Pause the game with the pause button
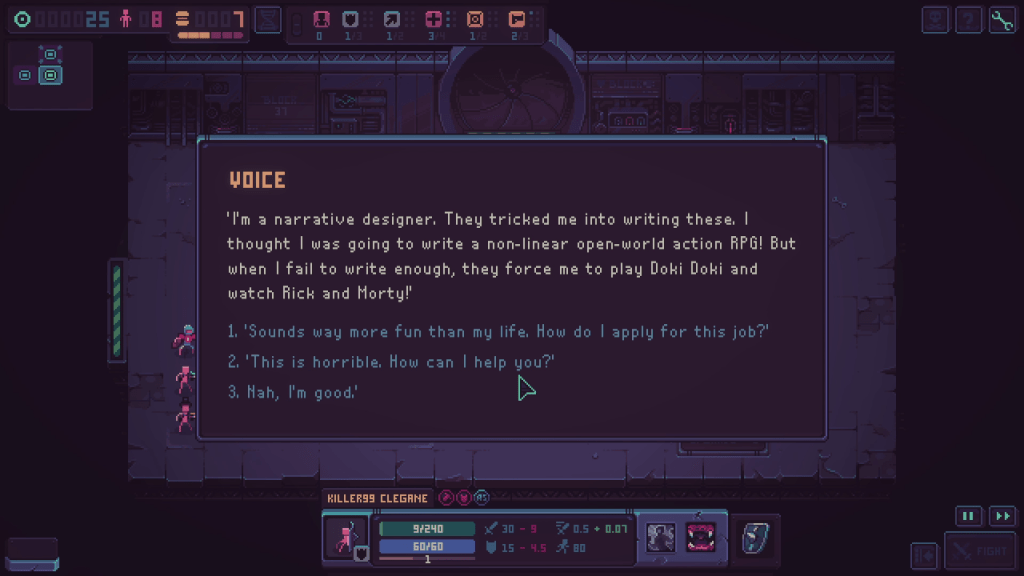This screenshot has width=1024, height=576. click(x=968, y=516)
